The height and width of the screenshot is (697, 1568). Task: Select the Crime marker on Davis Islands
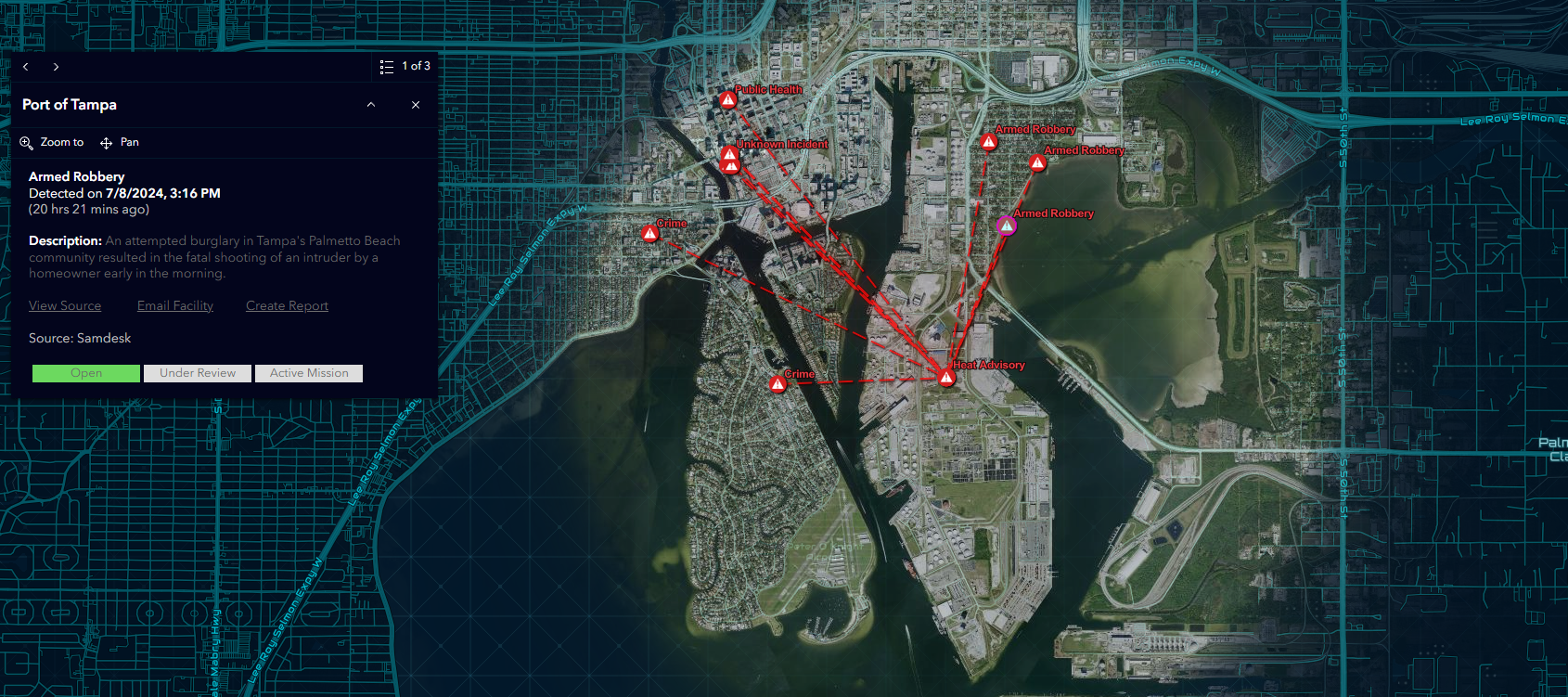point(778,382)
